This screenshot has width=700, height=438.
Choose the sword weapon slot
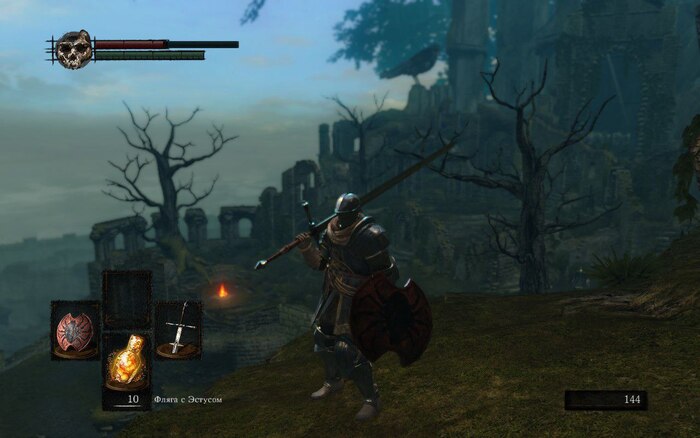(x=178, y=331)
